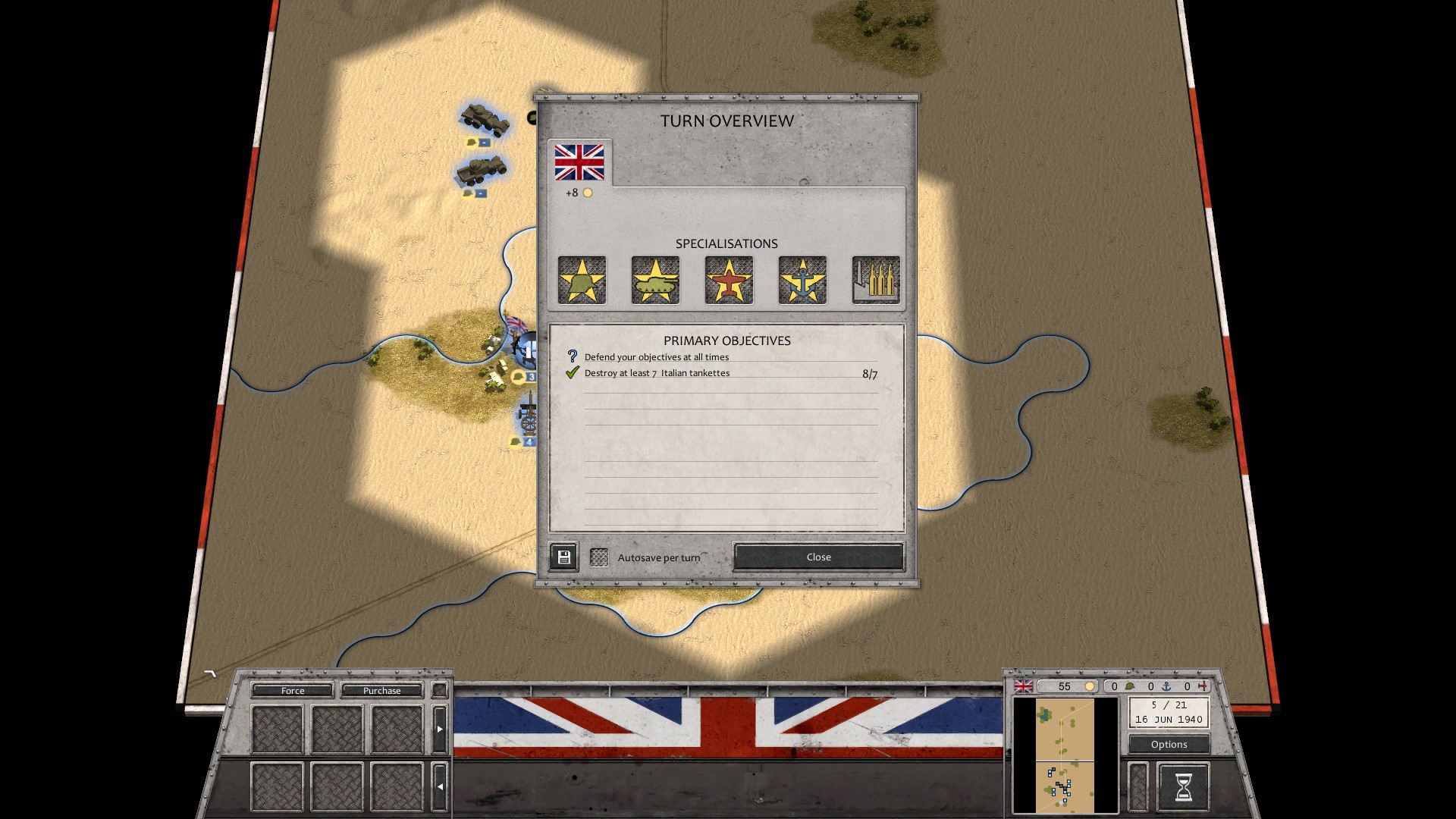The width and height of the screenshot is (1456, 819).
Task: End the turn with the hourglass button
Action: 1183,787
